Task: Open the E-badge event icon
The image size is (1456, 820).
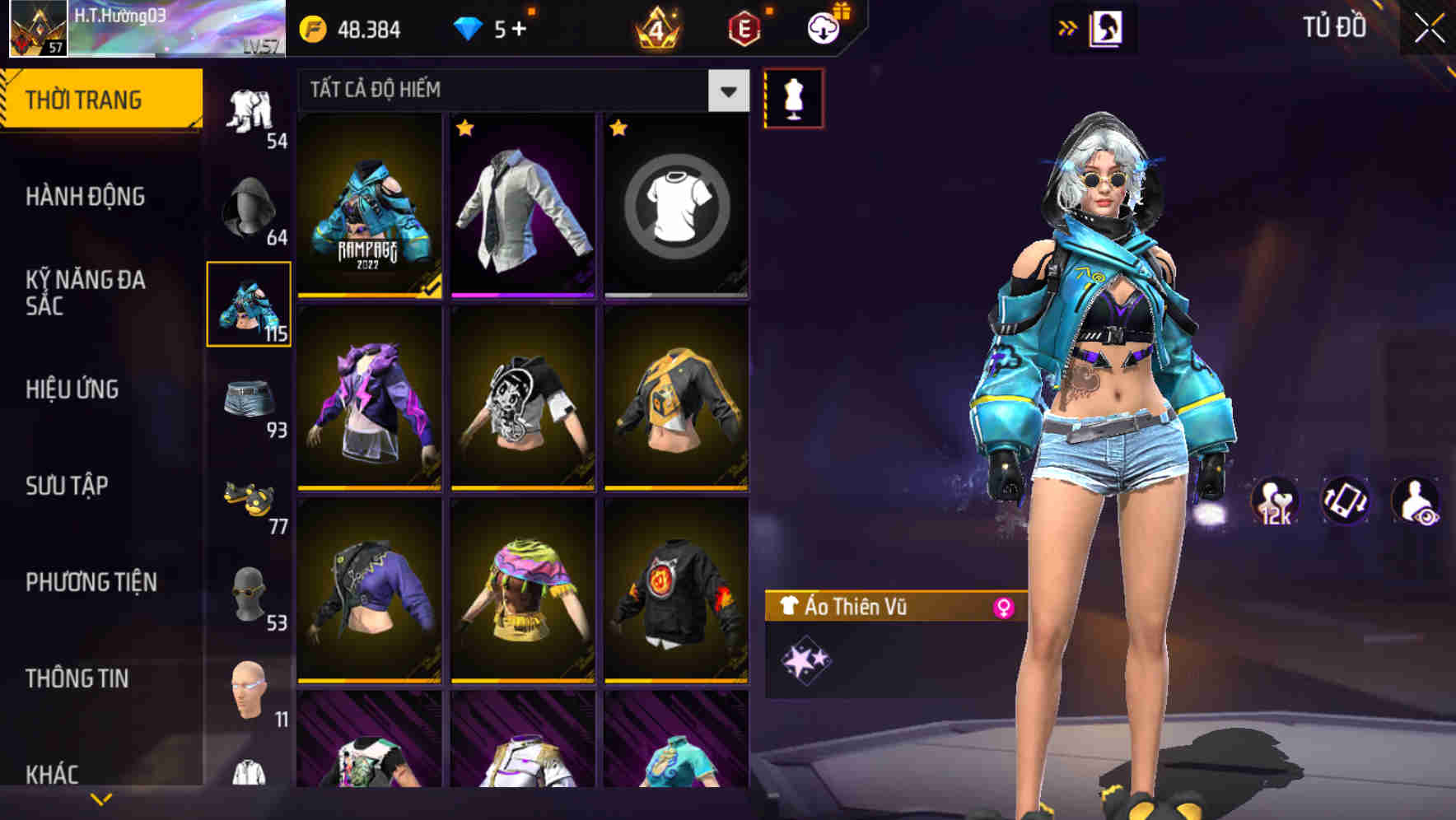Action: click(x=742, y=30)
